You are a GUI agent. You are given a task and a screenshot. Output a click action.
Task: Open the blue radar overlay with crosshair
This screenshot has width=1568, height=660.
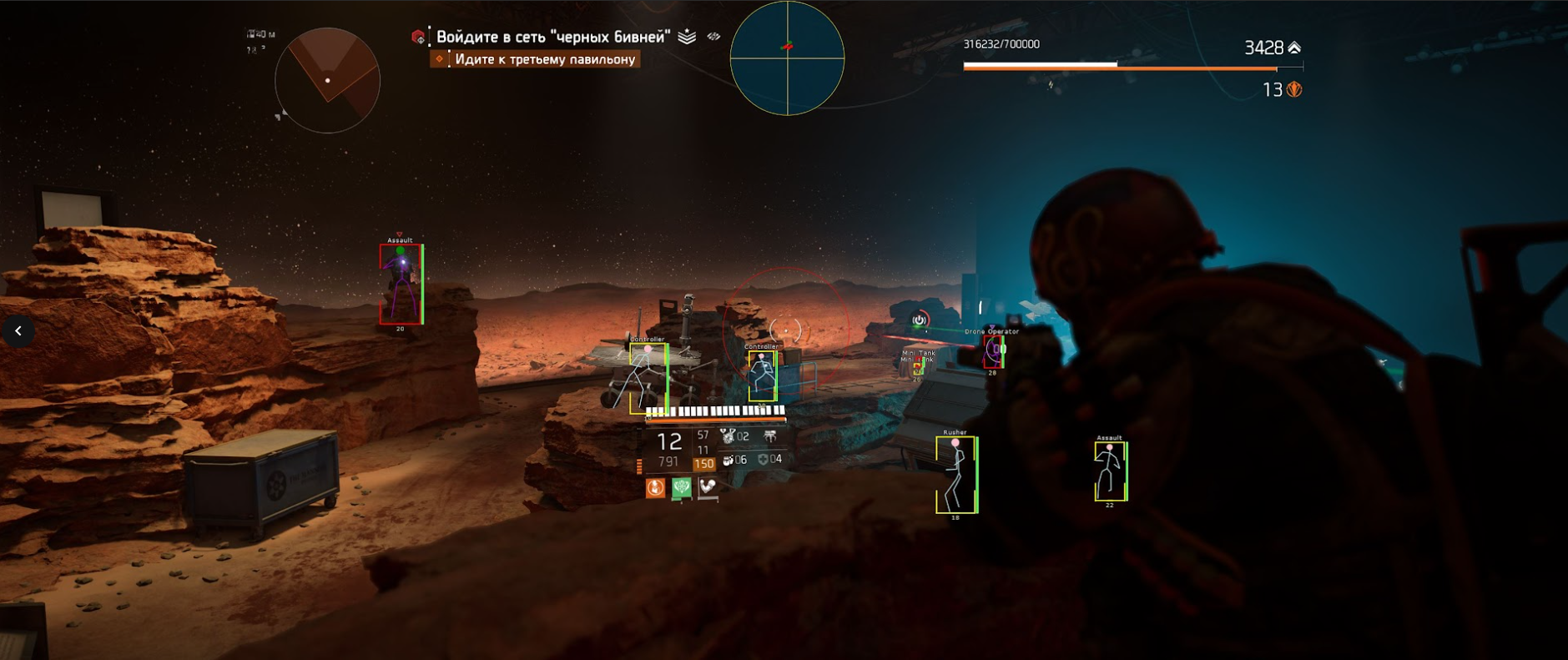(x=787, y=58)
